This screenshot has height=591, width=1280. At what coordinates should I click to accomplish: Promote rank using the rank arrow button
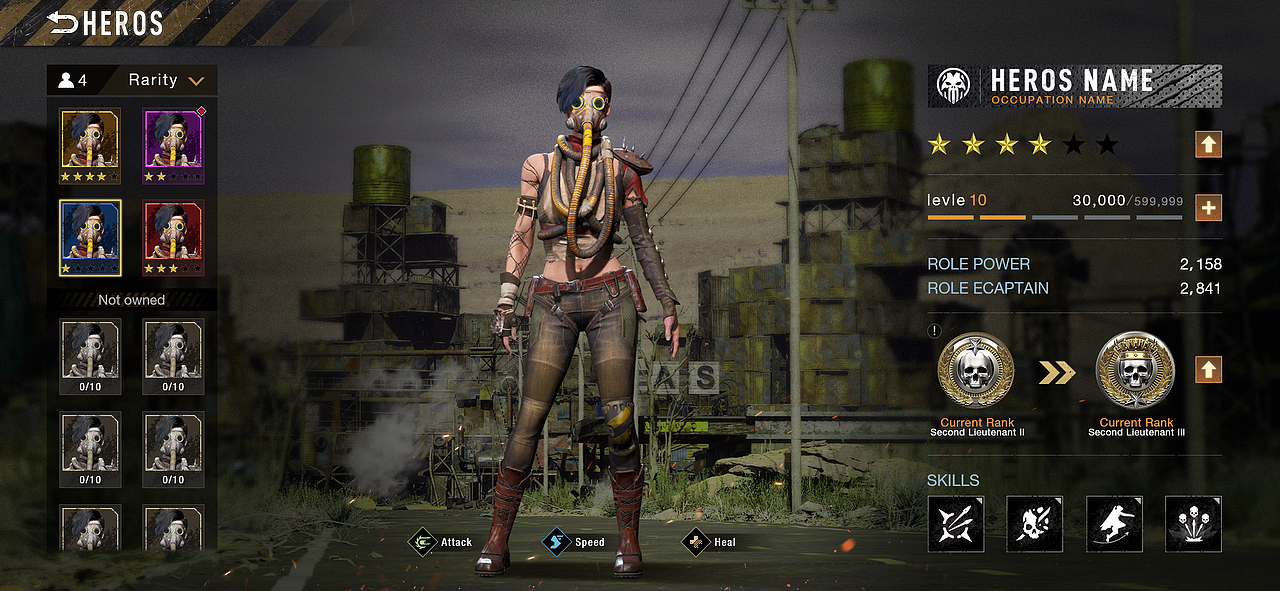(1208, 370)
